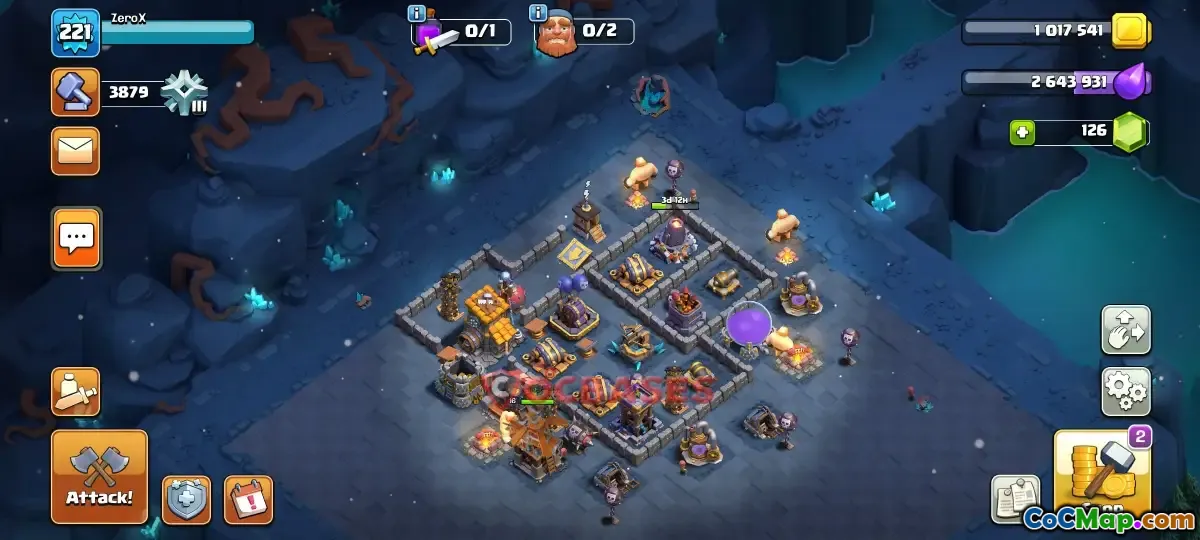Viewport: 1200px width, 540px height.
Task: Open the mail envelope inbox
Action: point(76,151)
